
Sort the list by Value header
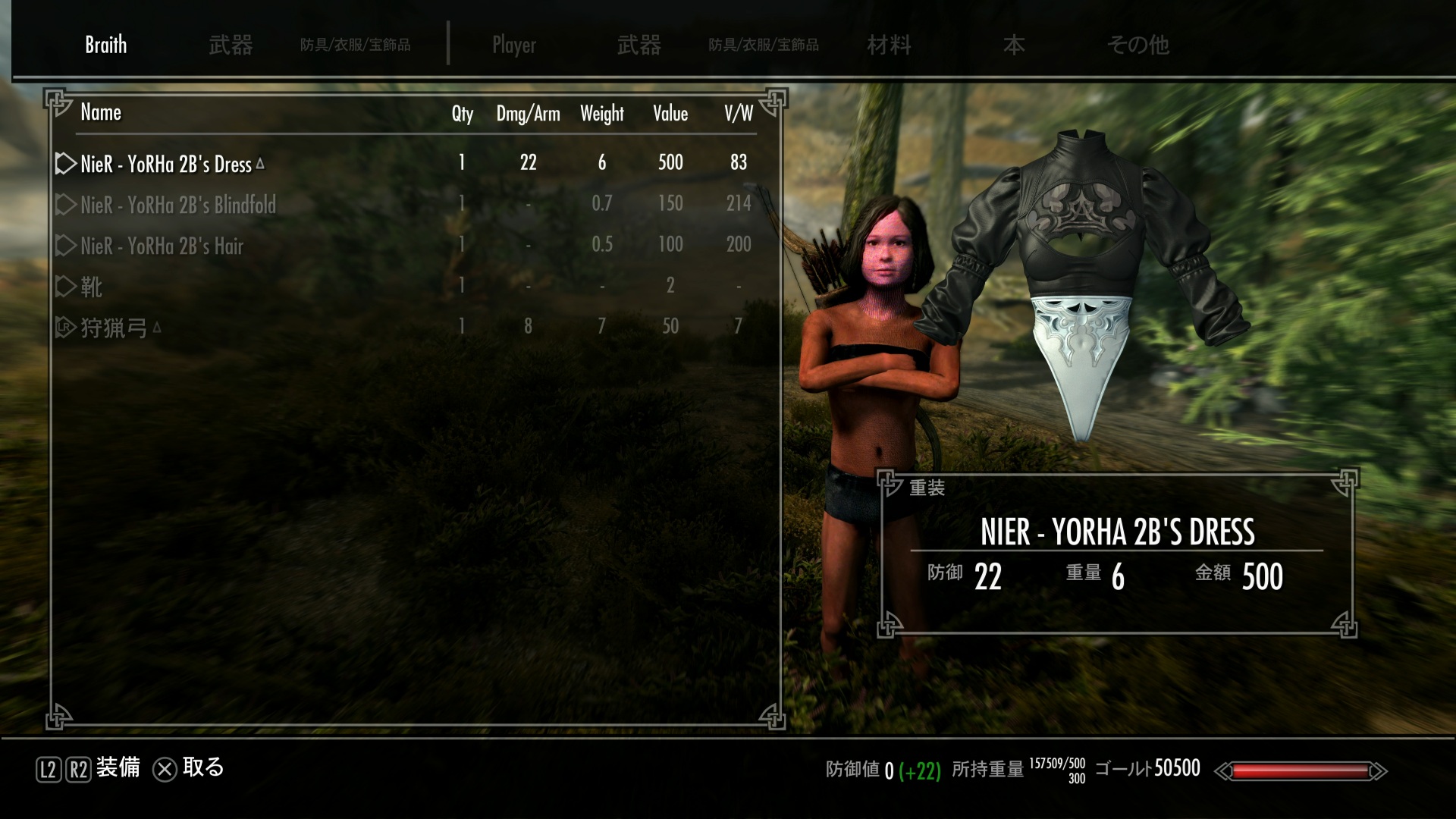tap(670, 114)
